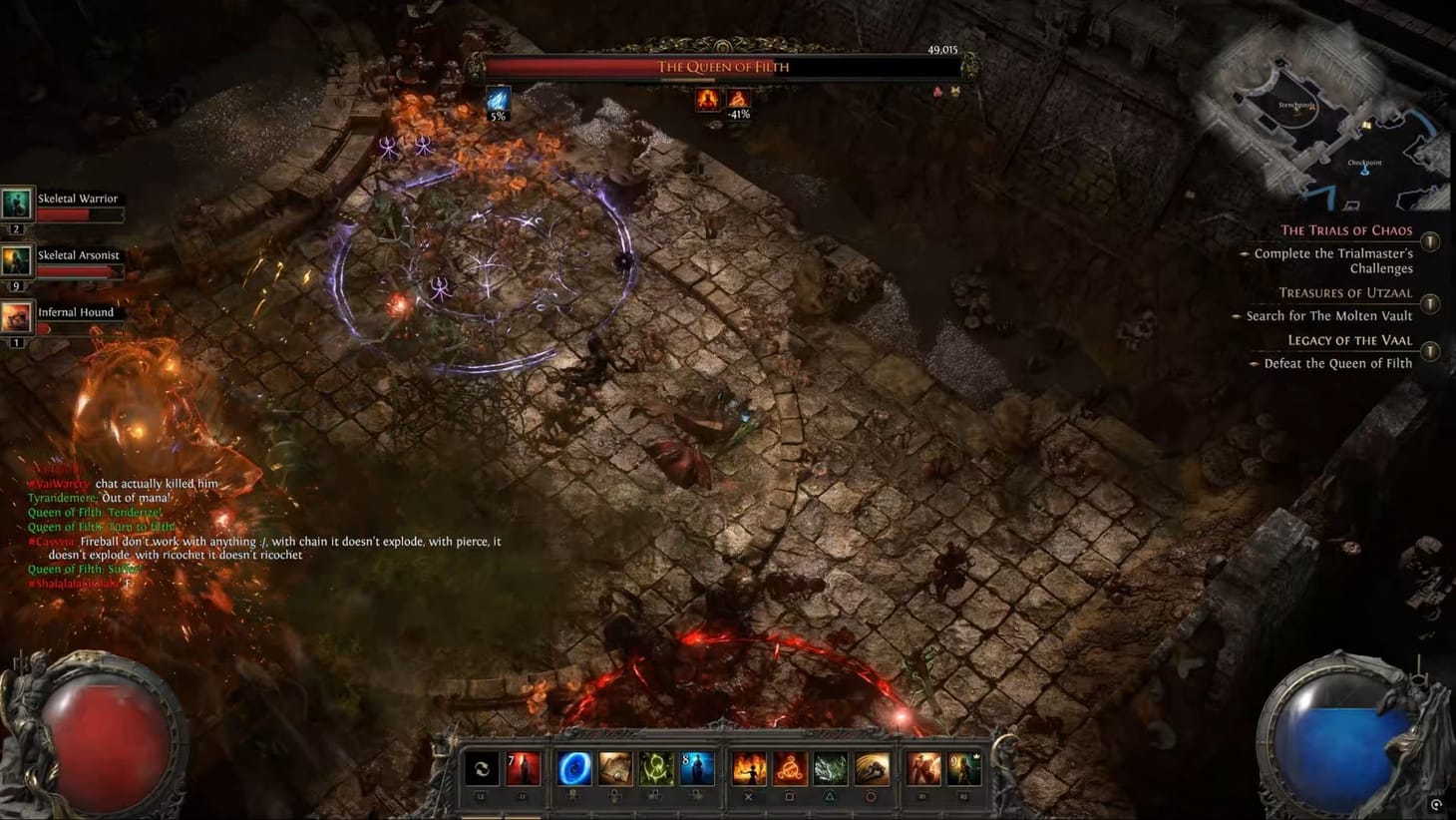Screen dimensions: 1456x820
Task: Select the Infernal Hound minion portrait
Action: (16, 317)
